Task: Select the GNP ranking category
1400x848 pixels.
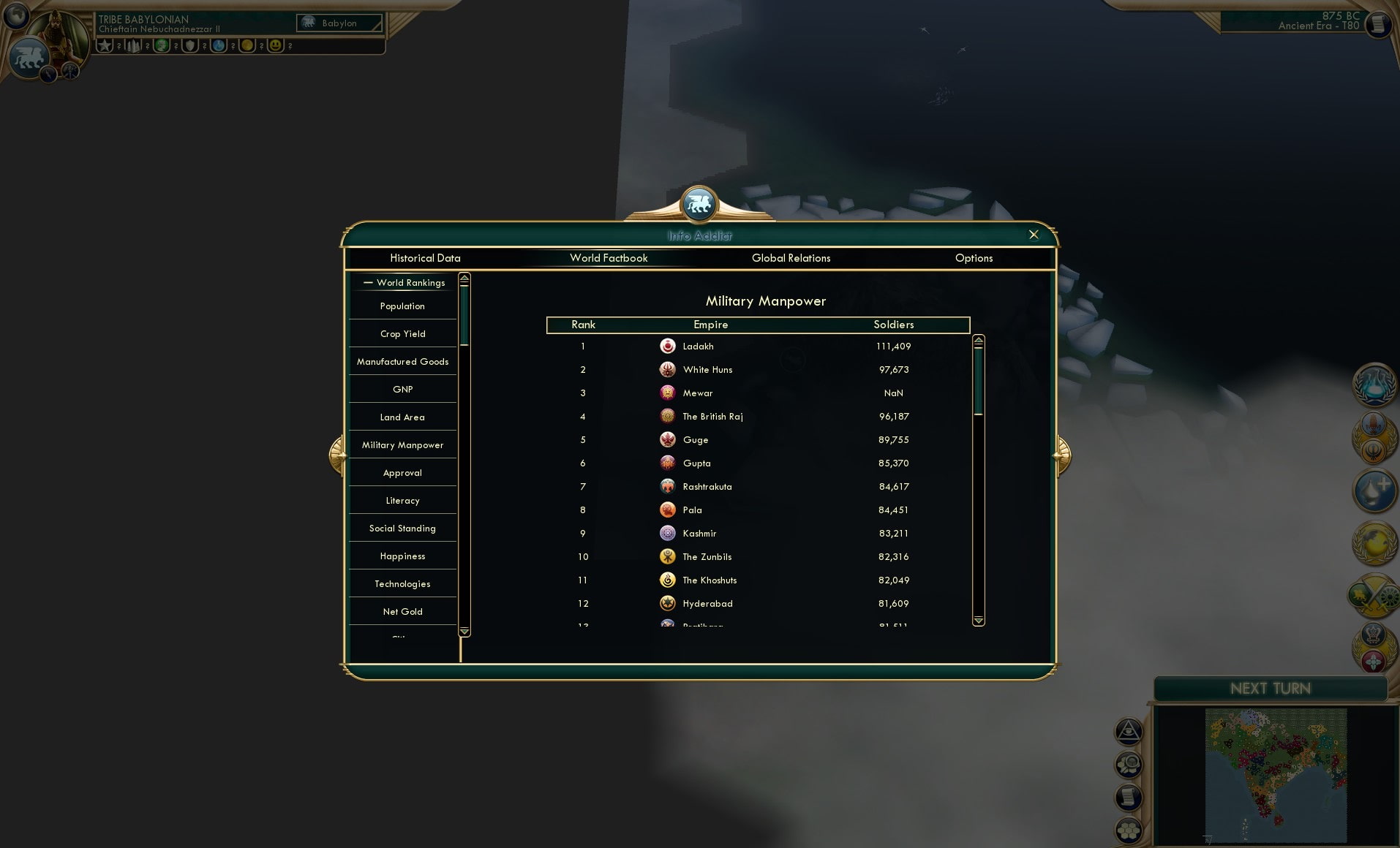Action: pyautogui.click(x=402, y=389)
